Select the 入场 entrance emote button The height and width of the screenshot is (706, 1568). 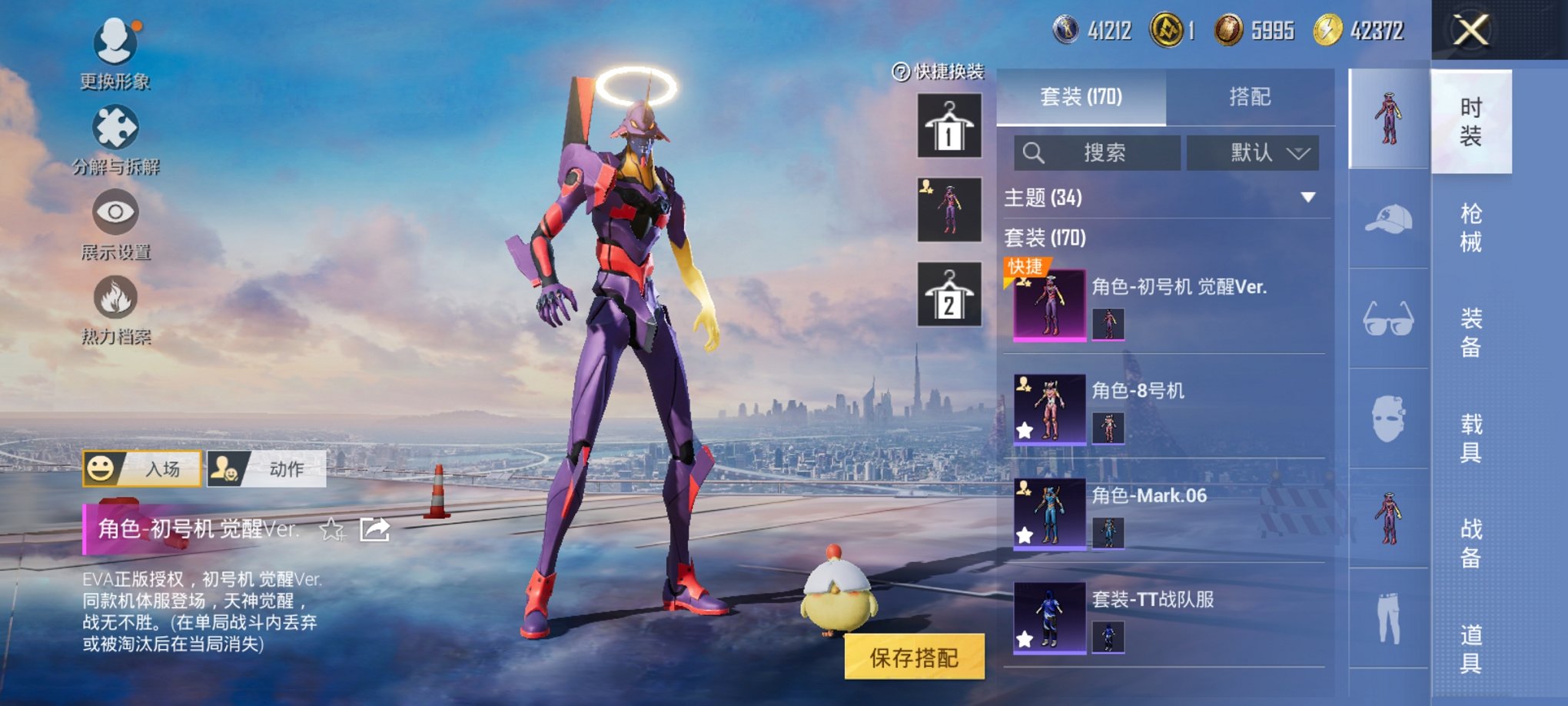[142, 468]
